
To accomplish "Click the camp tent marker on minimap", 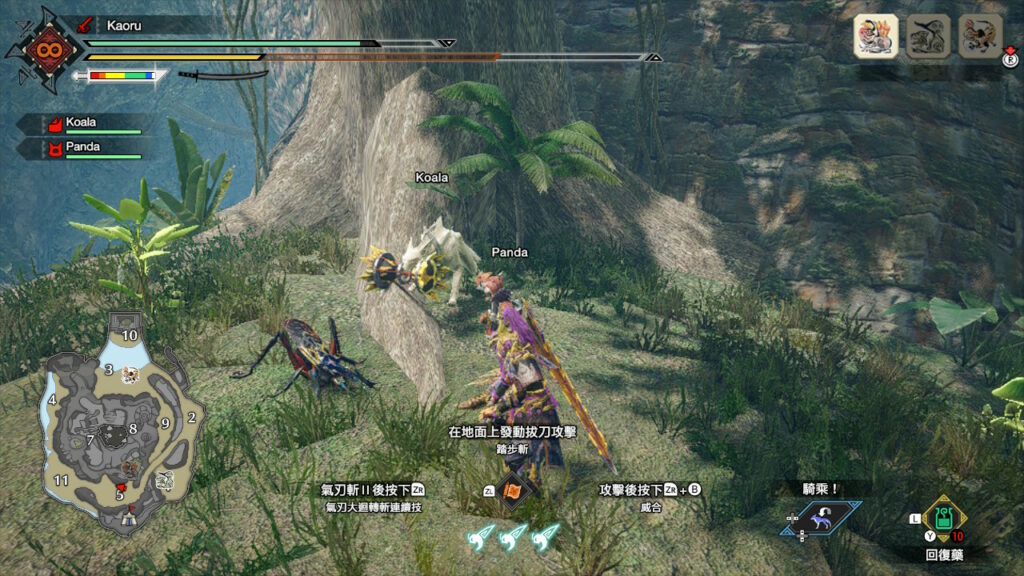I will click(127, 517).
